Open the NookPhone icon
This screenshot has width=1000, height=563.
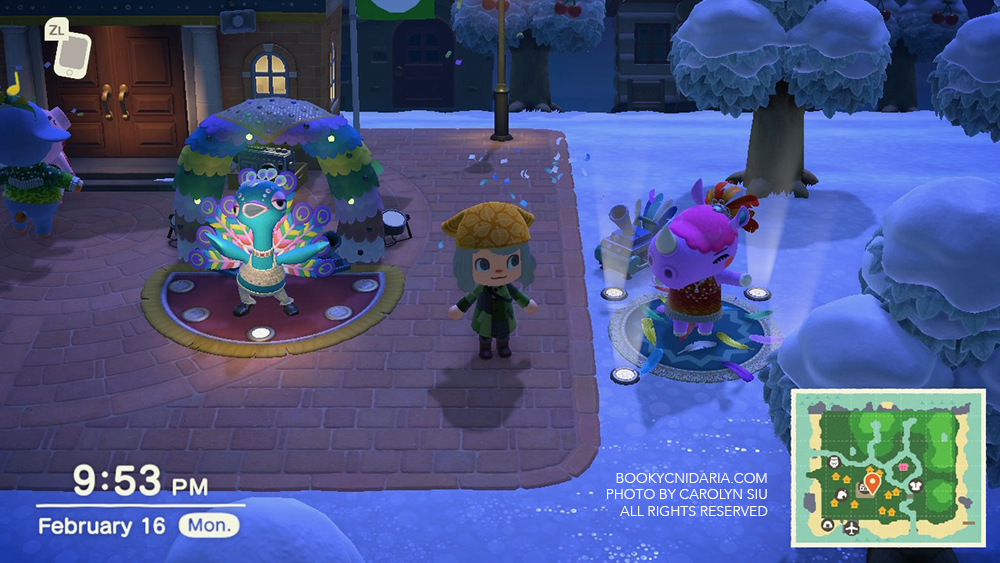click(68, 59)
